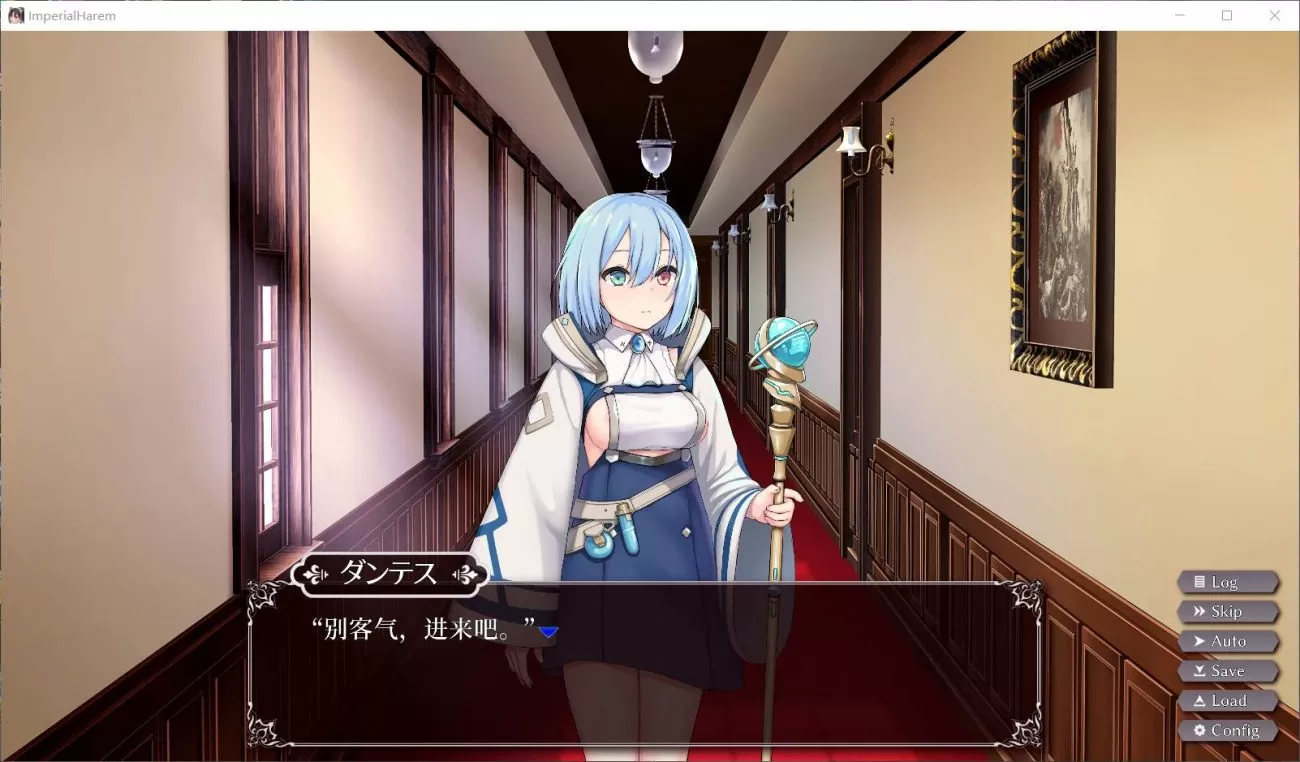Open the message backlog with Log

click(x=1228, y=581)
